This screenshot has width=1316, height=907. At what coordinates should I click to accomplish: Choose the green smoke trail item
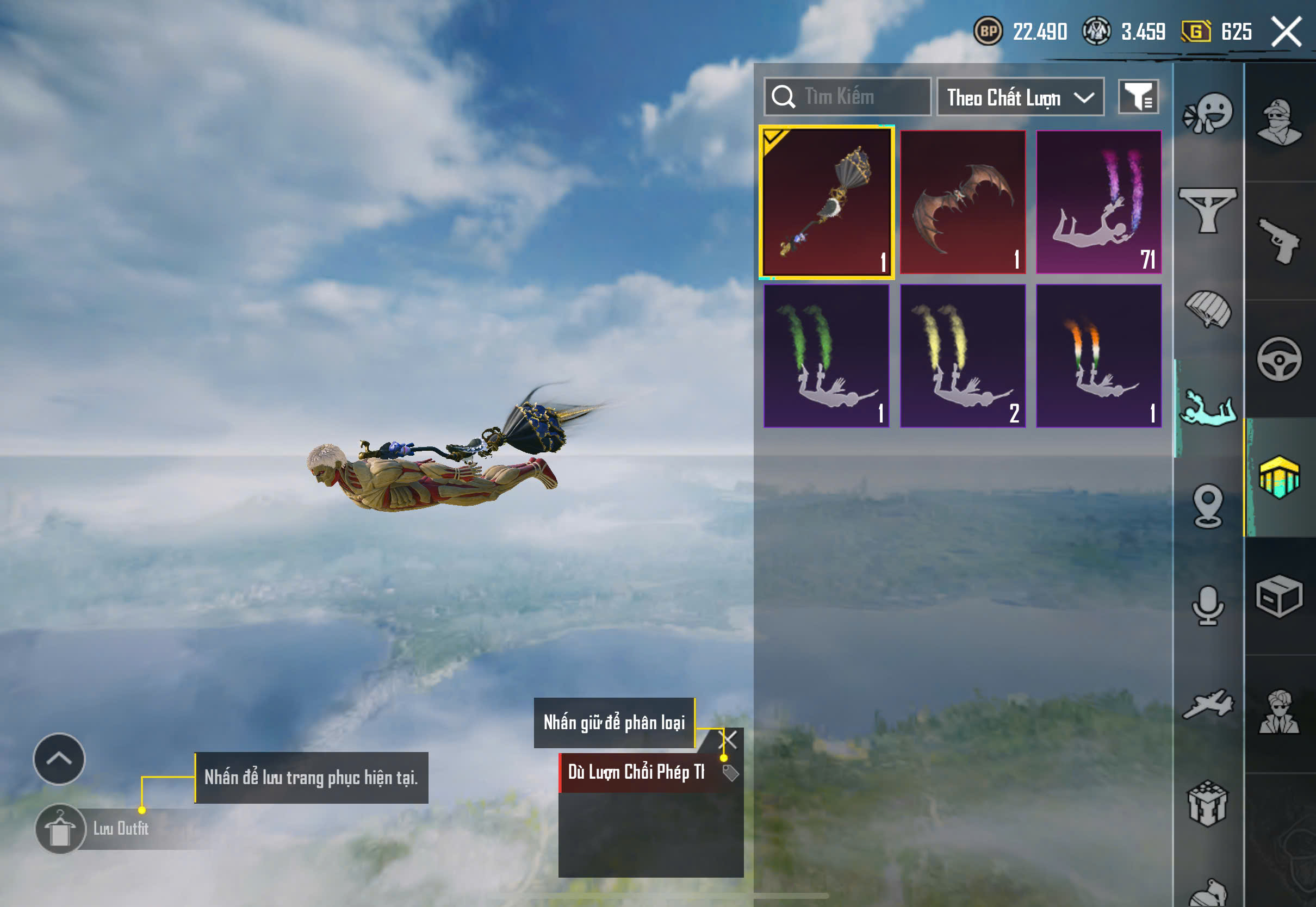pos(826,356)
